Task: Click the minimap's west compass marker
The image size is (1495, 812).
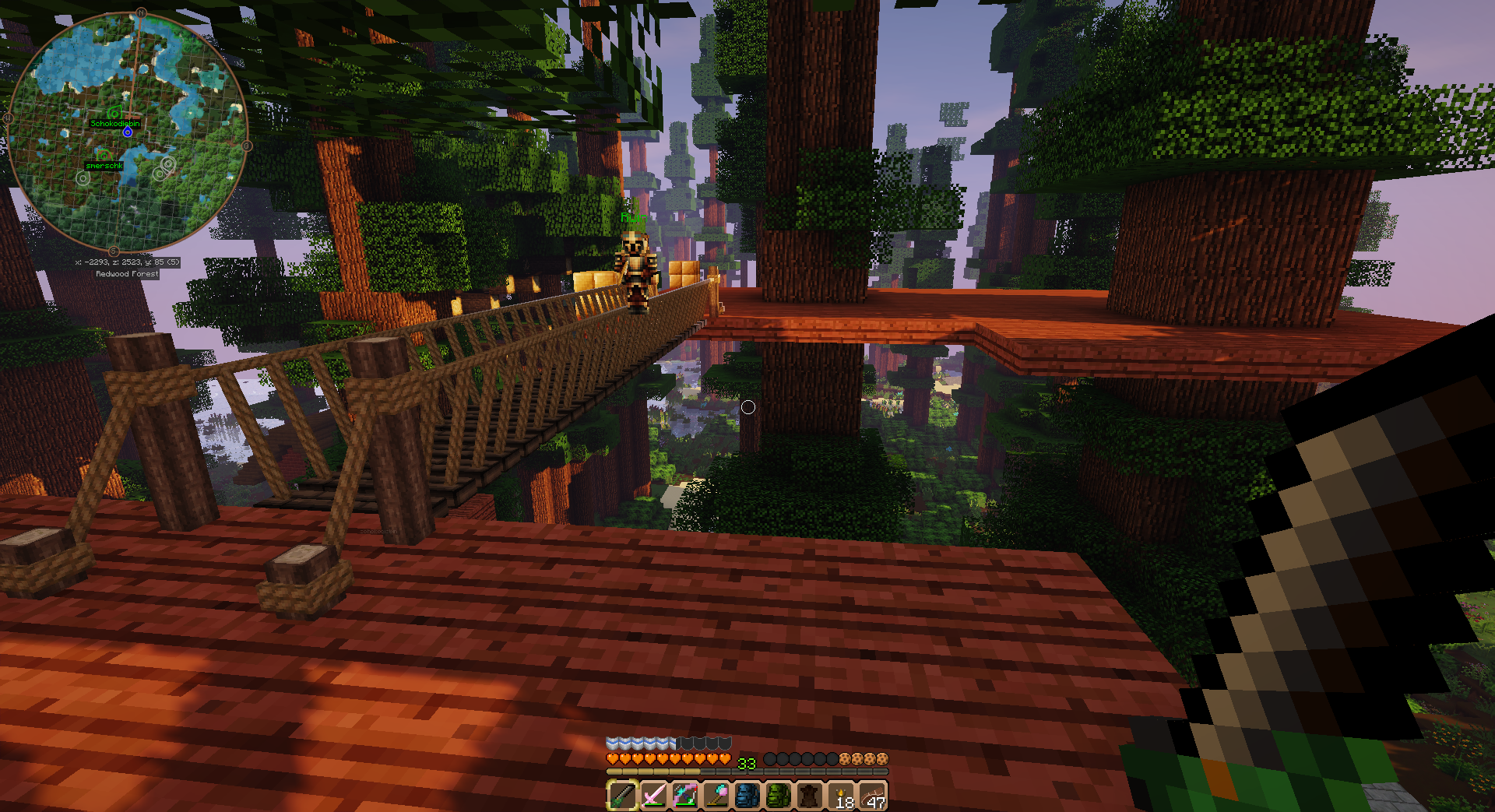Action: point(8,118)
